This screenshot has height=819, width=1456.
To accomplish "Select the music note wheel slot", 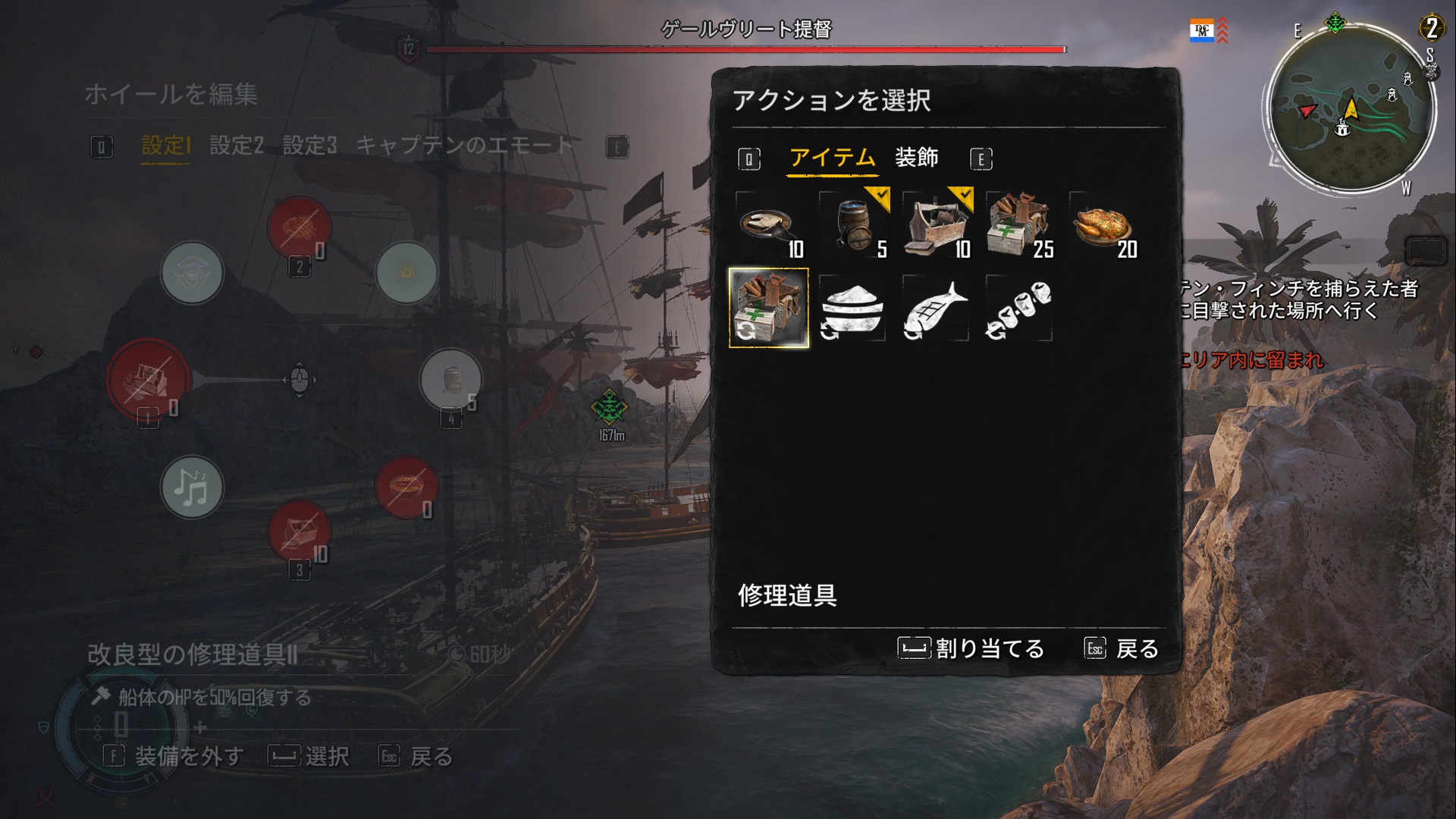I will tap(192, 487).
